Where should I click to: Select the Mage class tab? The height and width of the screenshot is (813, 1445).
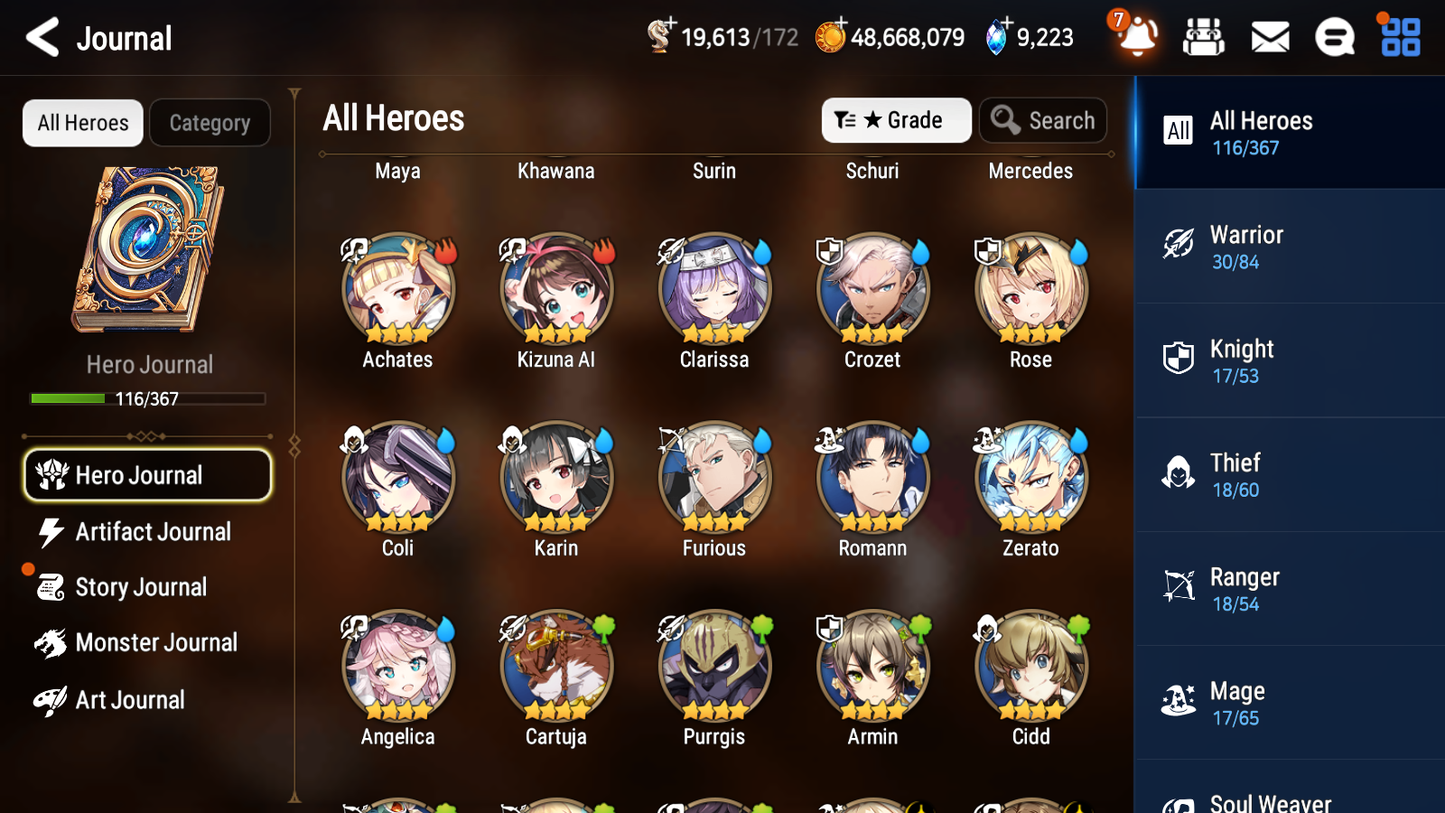pyautogui.click(x=1289, y=702)
